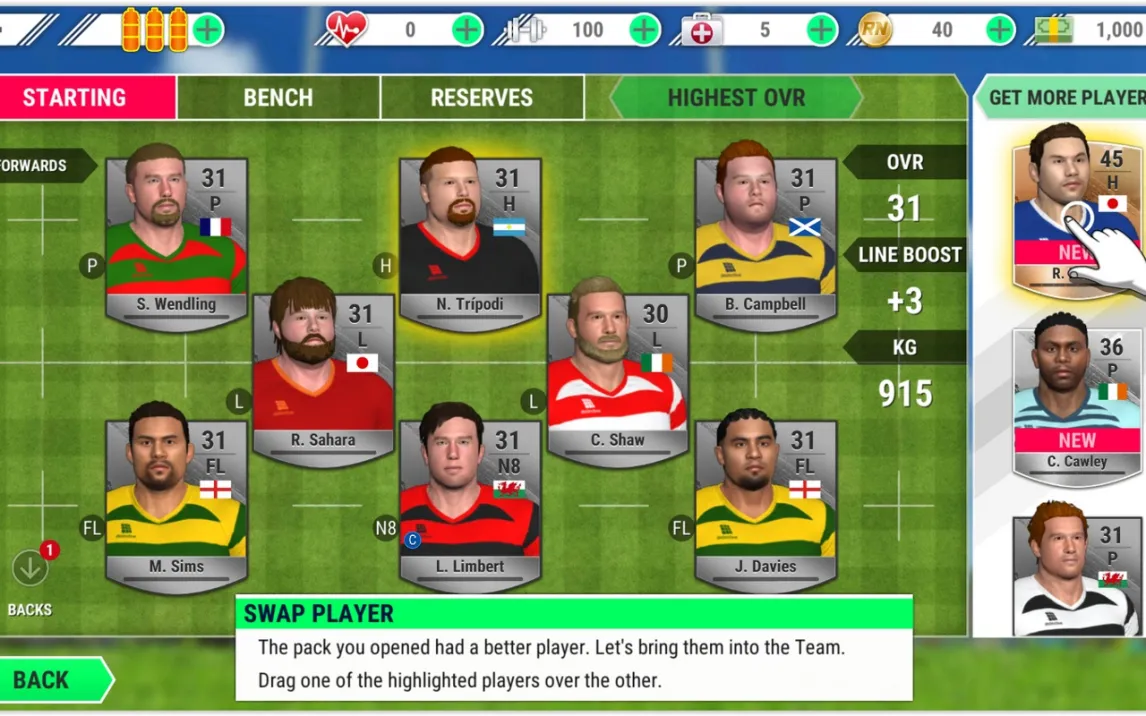
Task: Open Get More Players panel header
Action: click(x=1065, y=98)
